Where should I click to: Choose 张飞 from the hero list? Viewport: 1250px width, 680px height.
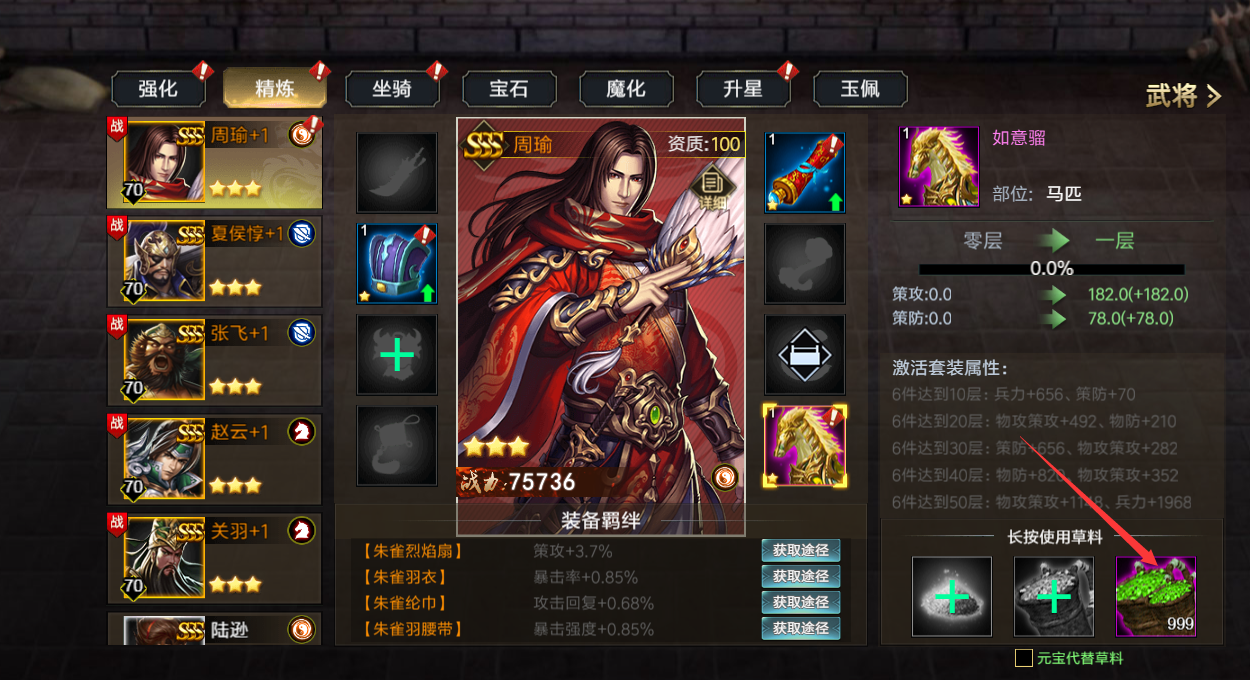click(214, 357)
